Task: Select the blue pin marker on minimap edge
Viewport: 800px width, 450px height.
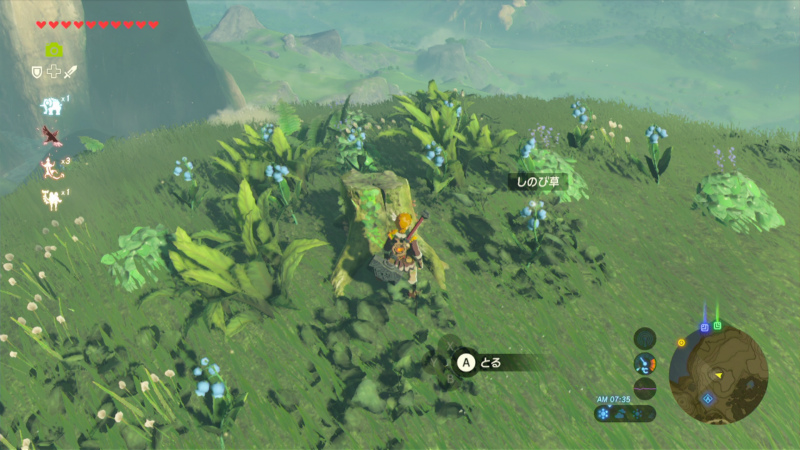Action: [705, 326]
